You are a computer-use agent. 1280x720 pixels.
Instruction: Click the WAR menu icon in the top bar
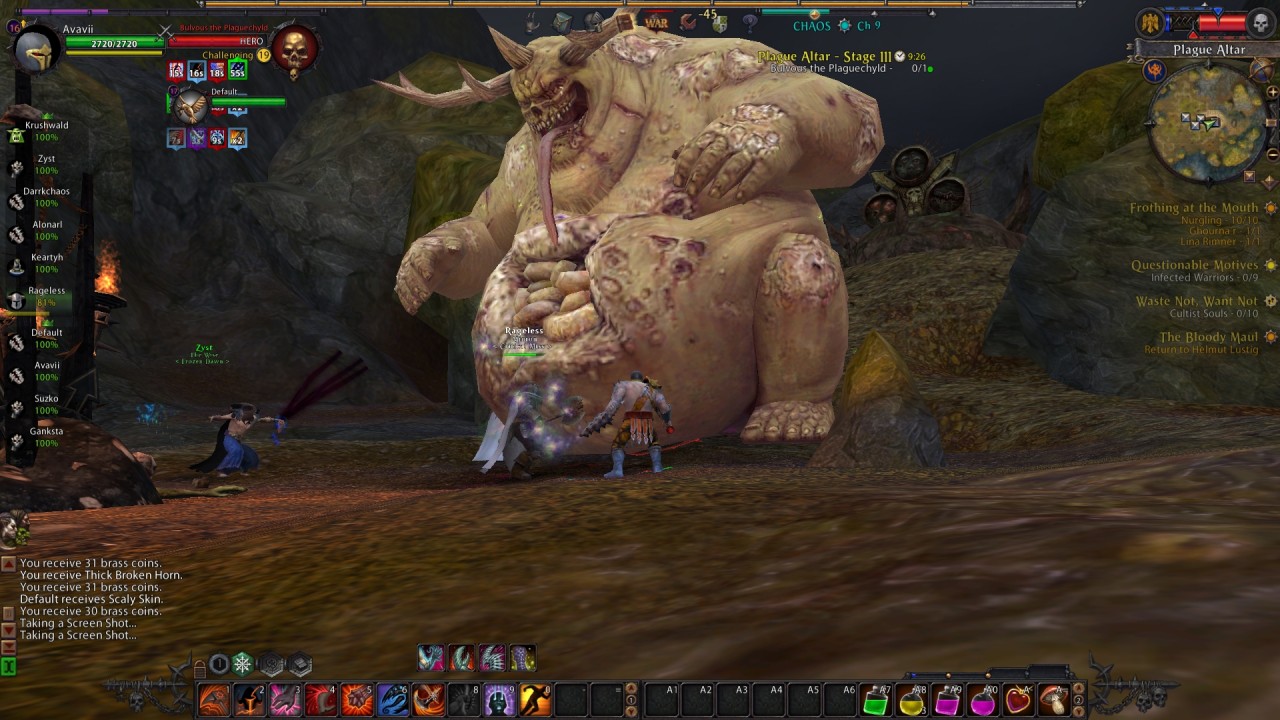[656, 23]
